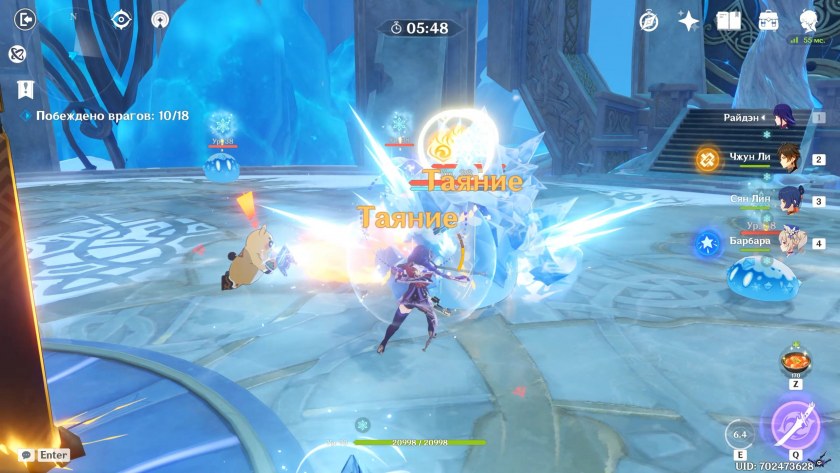Viewport: 840px width, 473px height.
Task: Open the Paimon menu
Action: click(x=810, y=20)
